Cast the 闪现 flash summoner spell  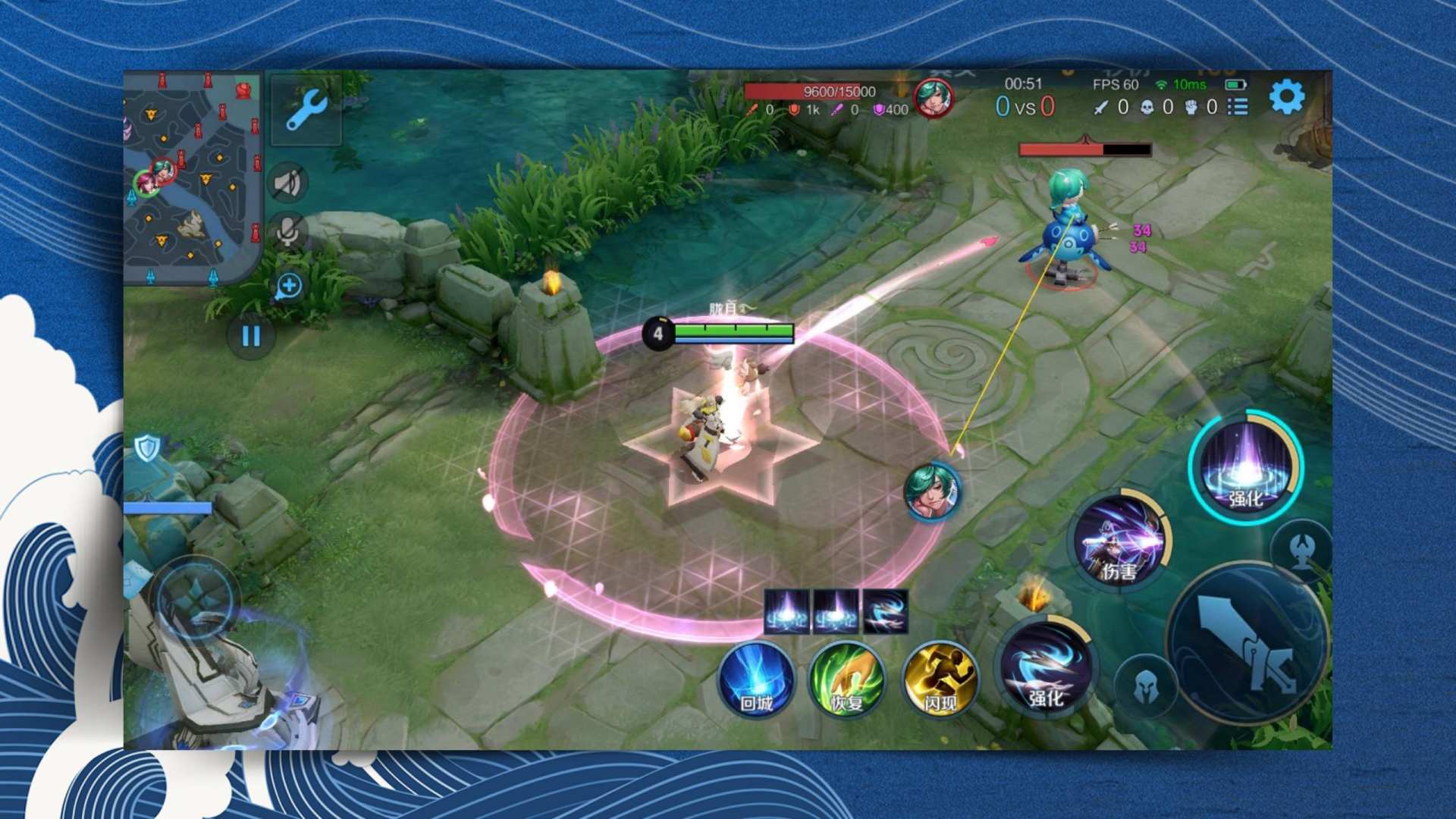point(938,681)
